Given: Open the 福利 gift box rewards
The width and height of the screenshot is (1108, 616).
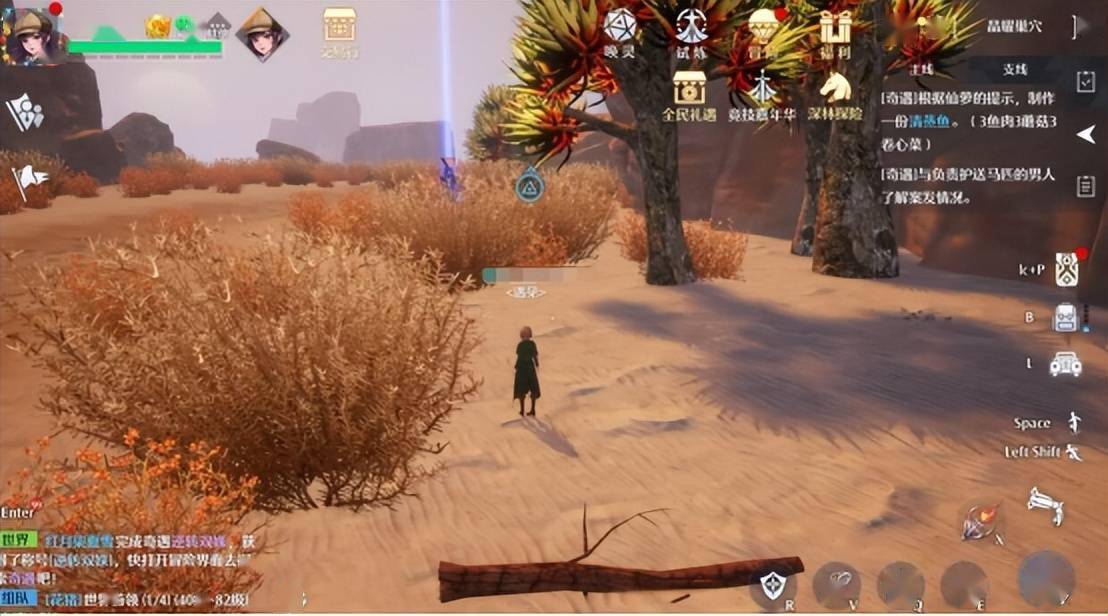Looking at the screenshot, I should pos(835,30).
